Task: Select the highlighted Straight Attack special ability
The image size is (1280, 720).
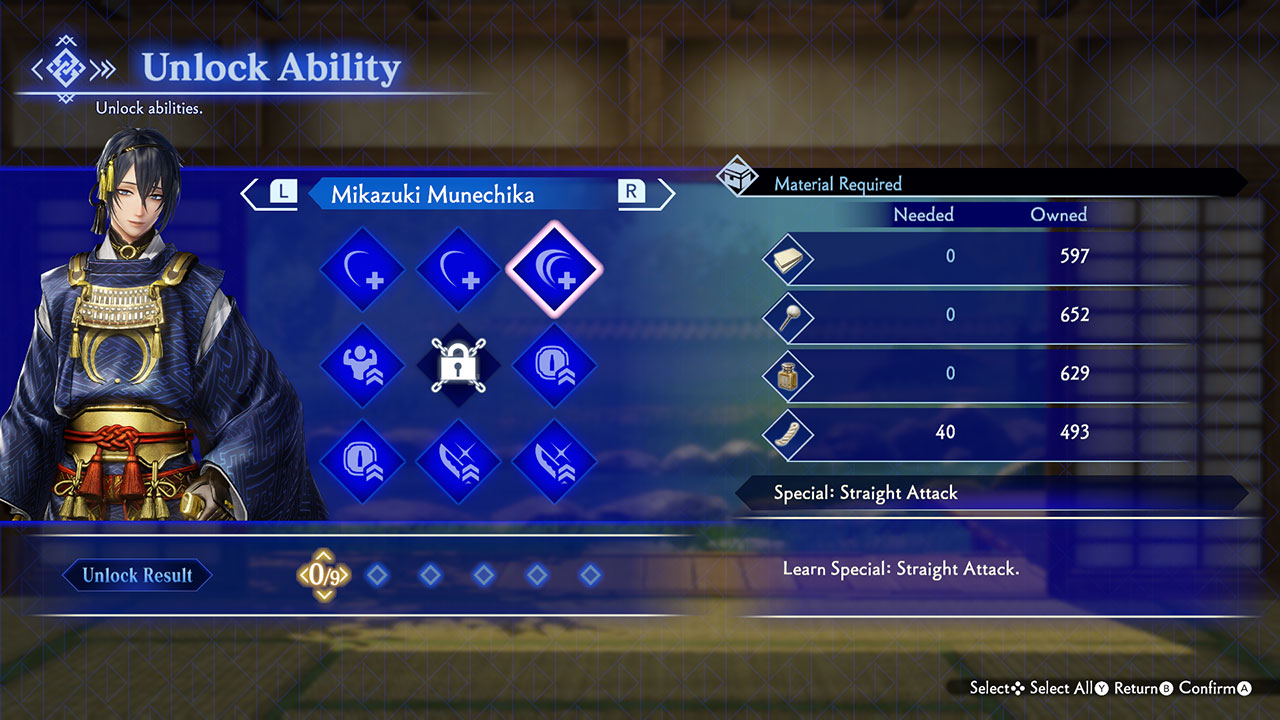Action: point(554,270)
